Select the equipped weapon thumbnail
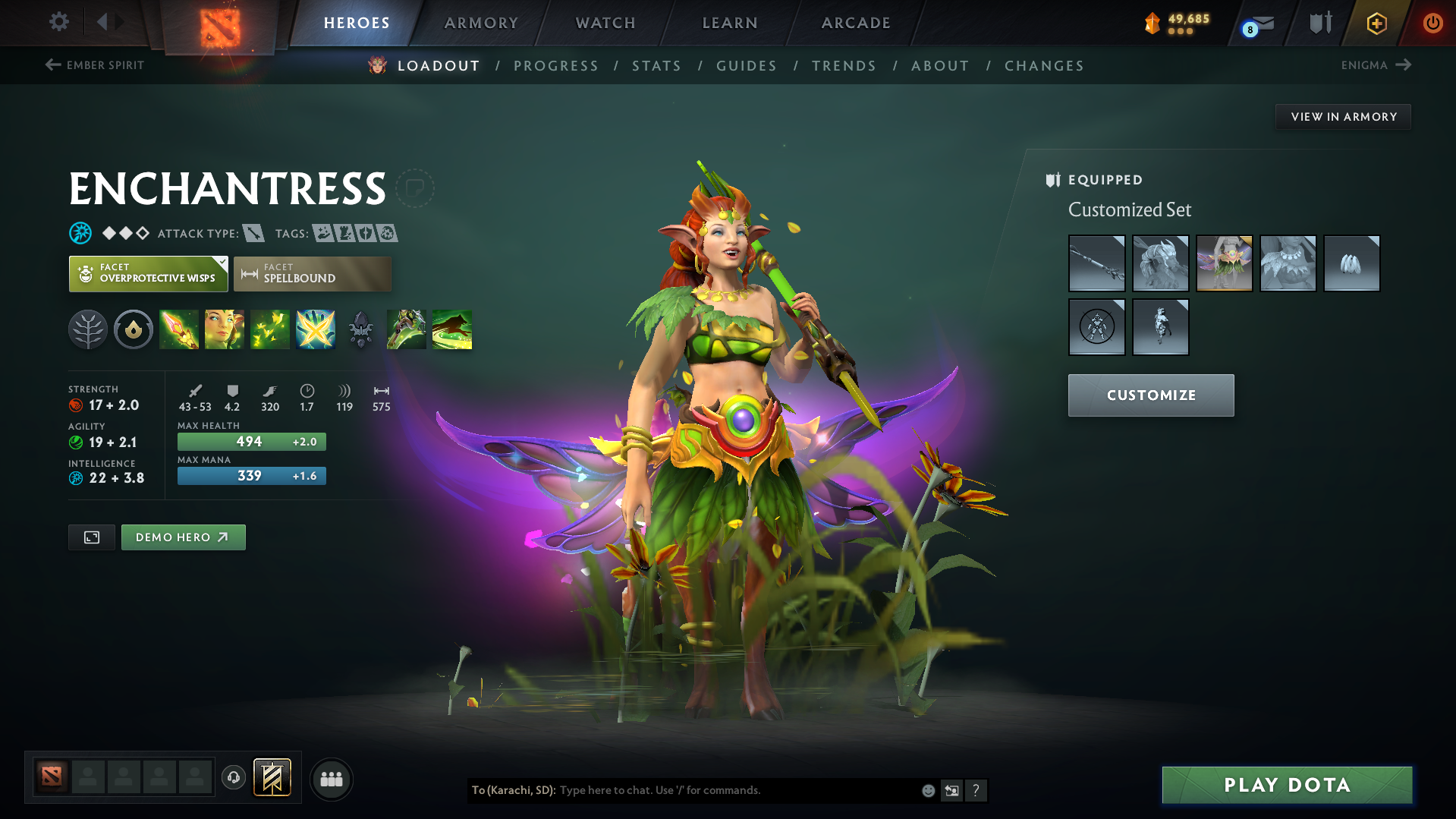 coord(1096,263)
